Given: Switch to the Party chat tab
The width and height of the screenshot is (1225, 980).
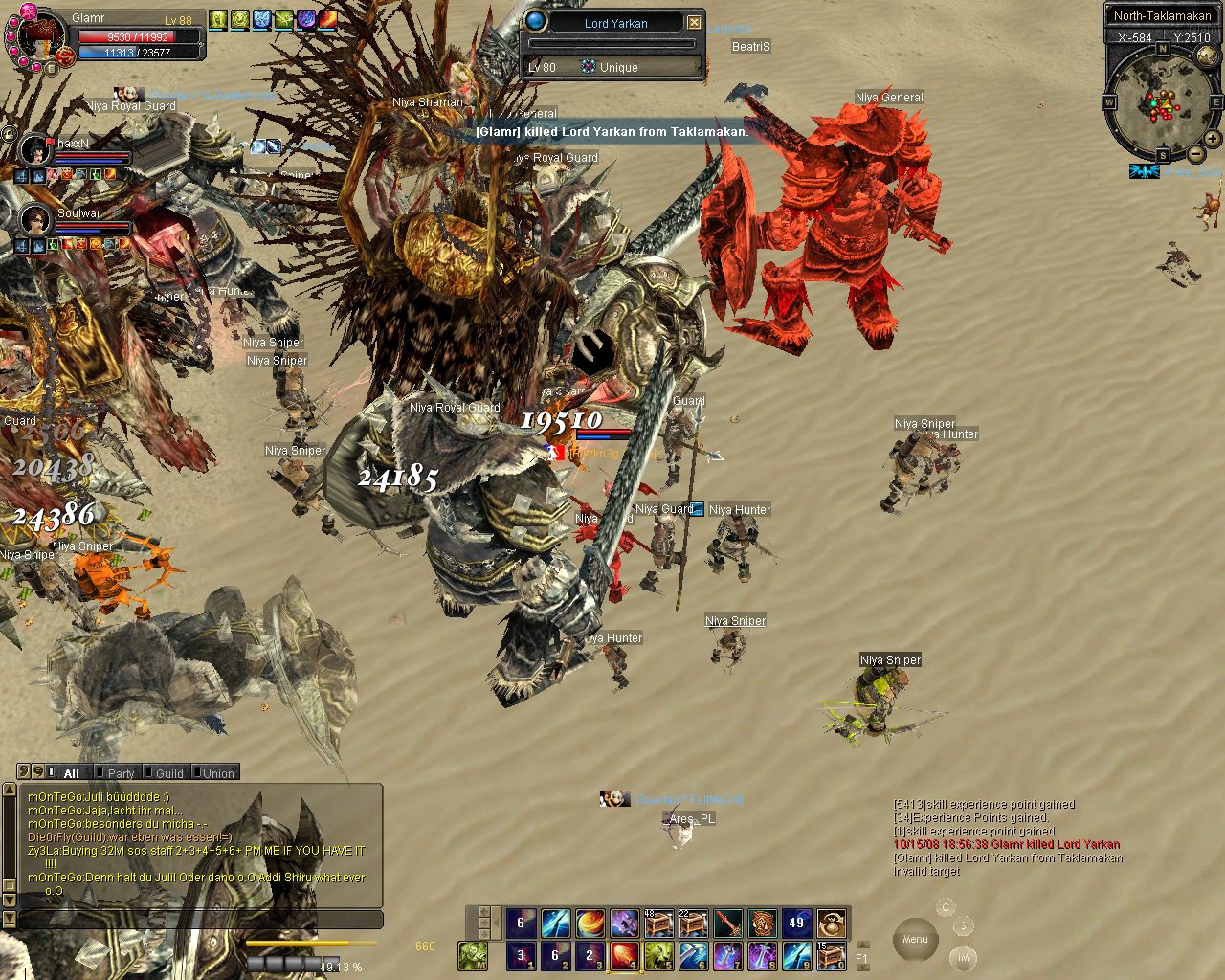Looking at the screenshot, I should (x=121, y=773).
